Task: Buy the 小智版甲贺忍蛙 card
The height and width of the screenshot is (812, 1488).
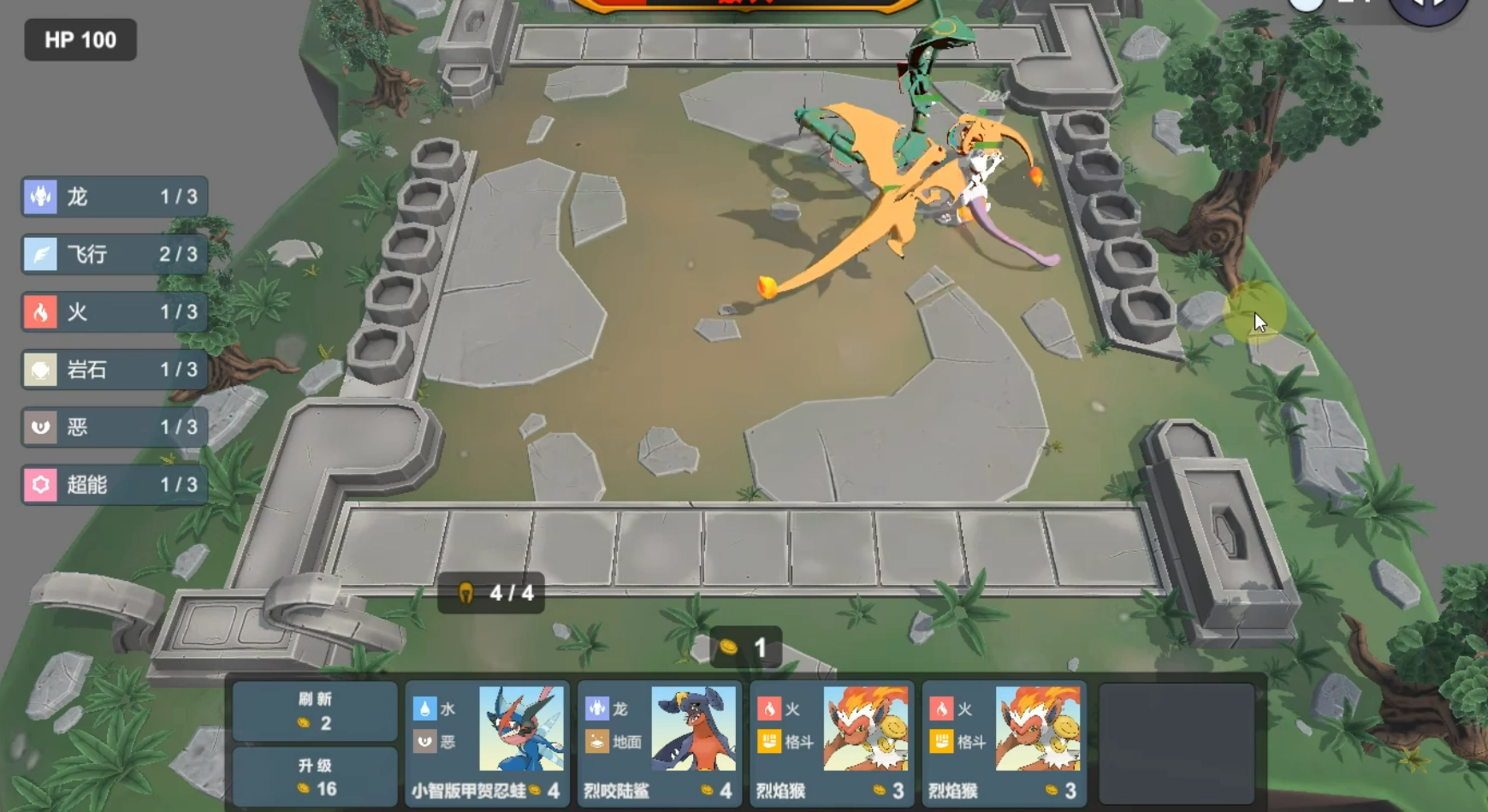Action: point(486,740)
